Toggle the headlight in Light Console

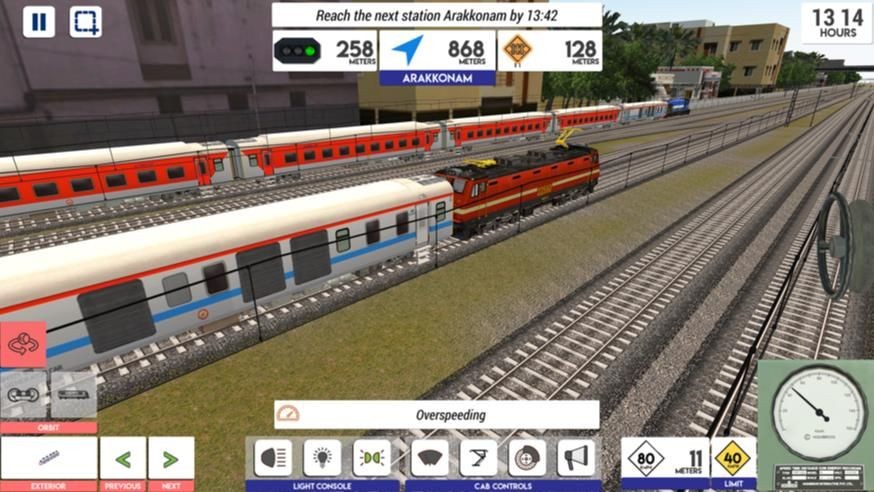[273, 458]
